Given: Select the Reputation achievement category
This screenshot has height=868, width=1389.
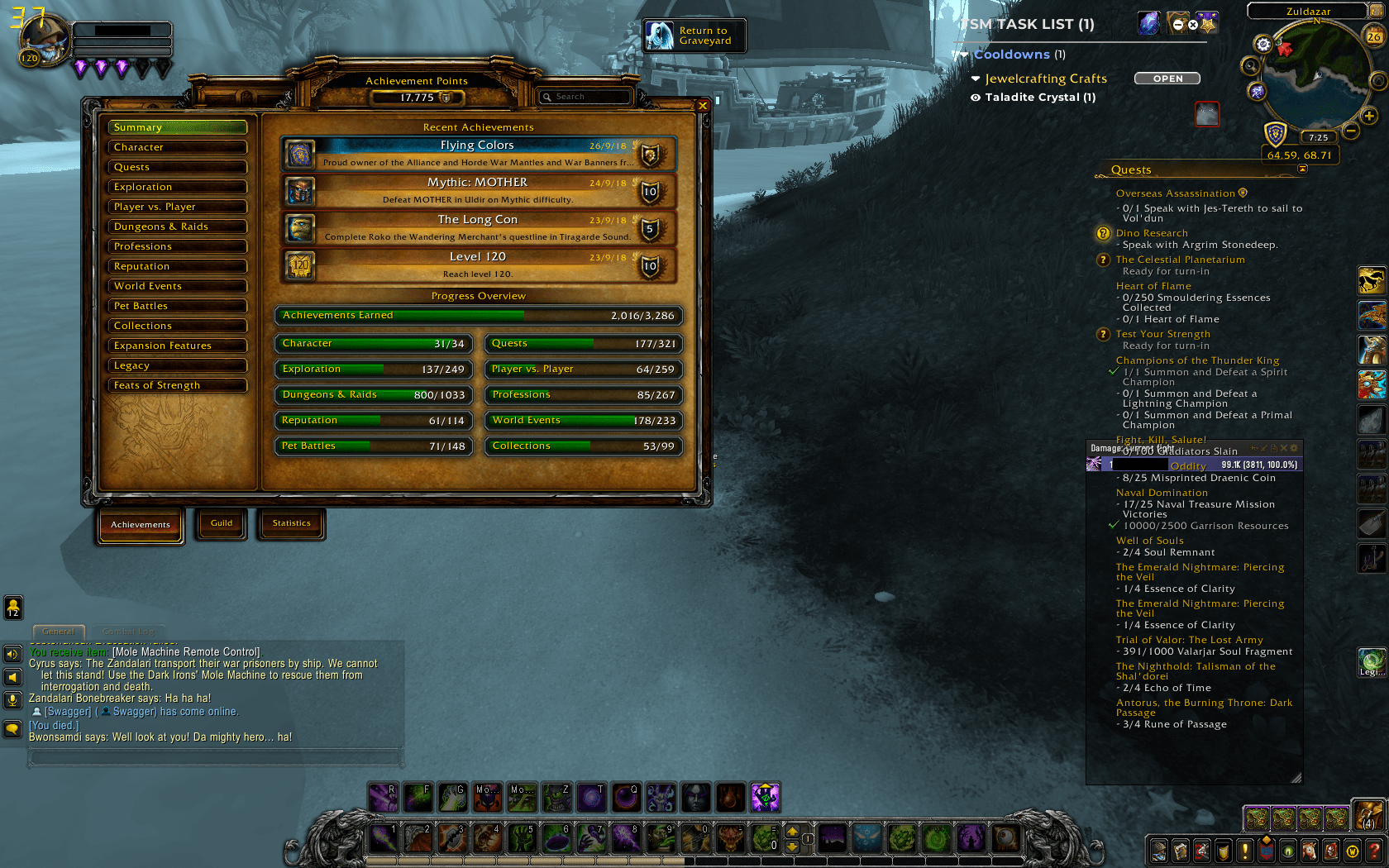Looking at the screenshot, I should tap(176, 266).
